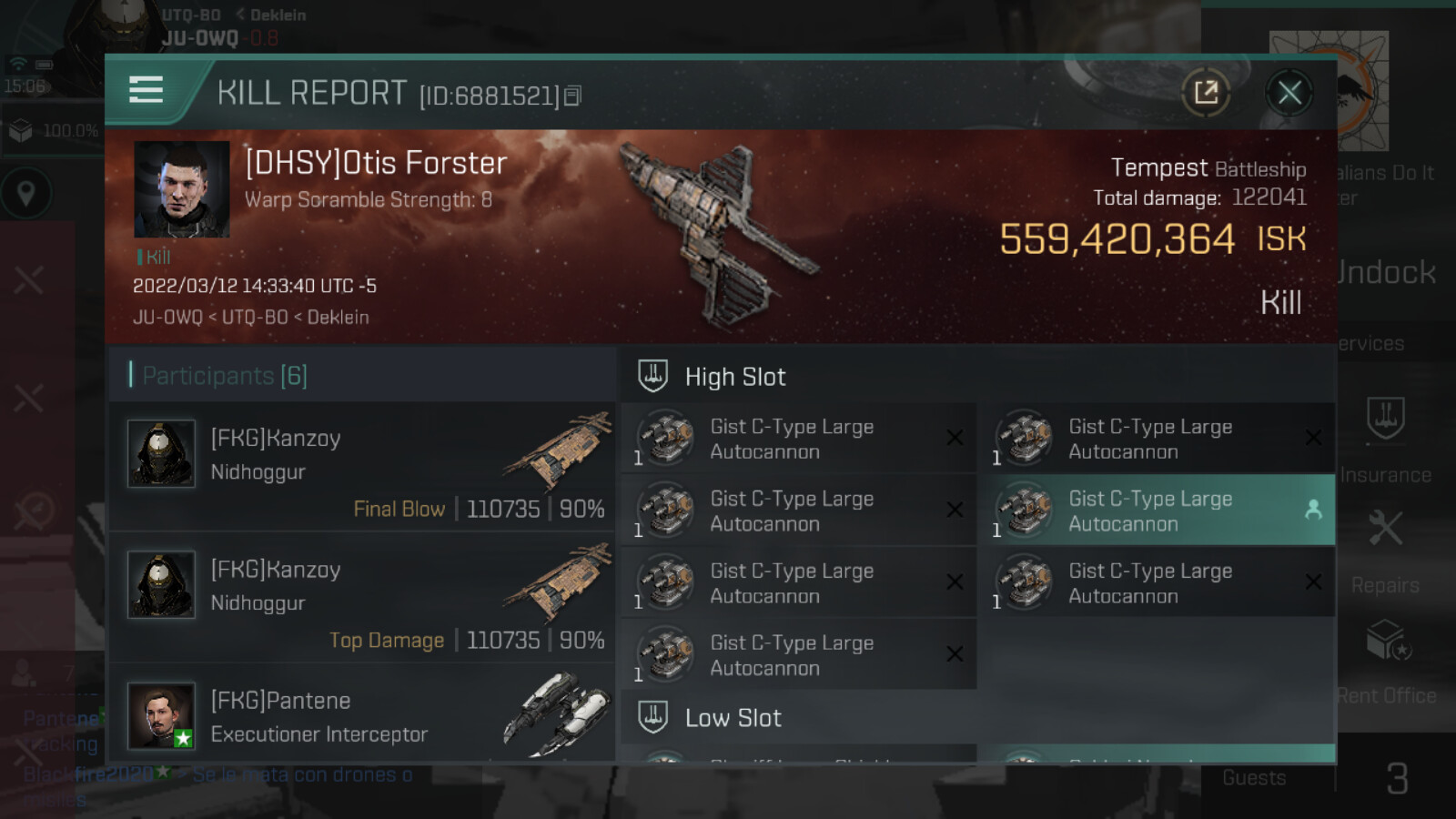Select the Final Blow Kanzoy participant row

[x=362, y=468]
